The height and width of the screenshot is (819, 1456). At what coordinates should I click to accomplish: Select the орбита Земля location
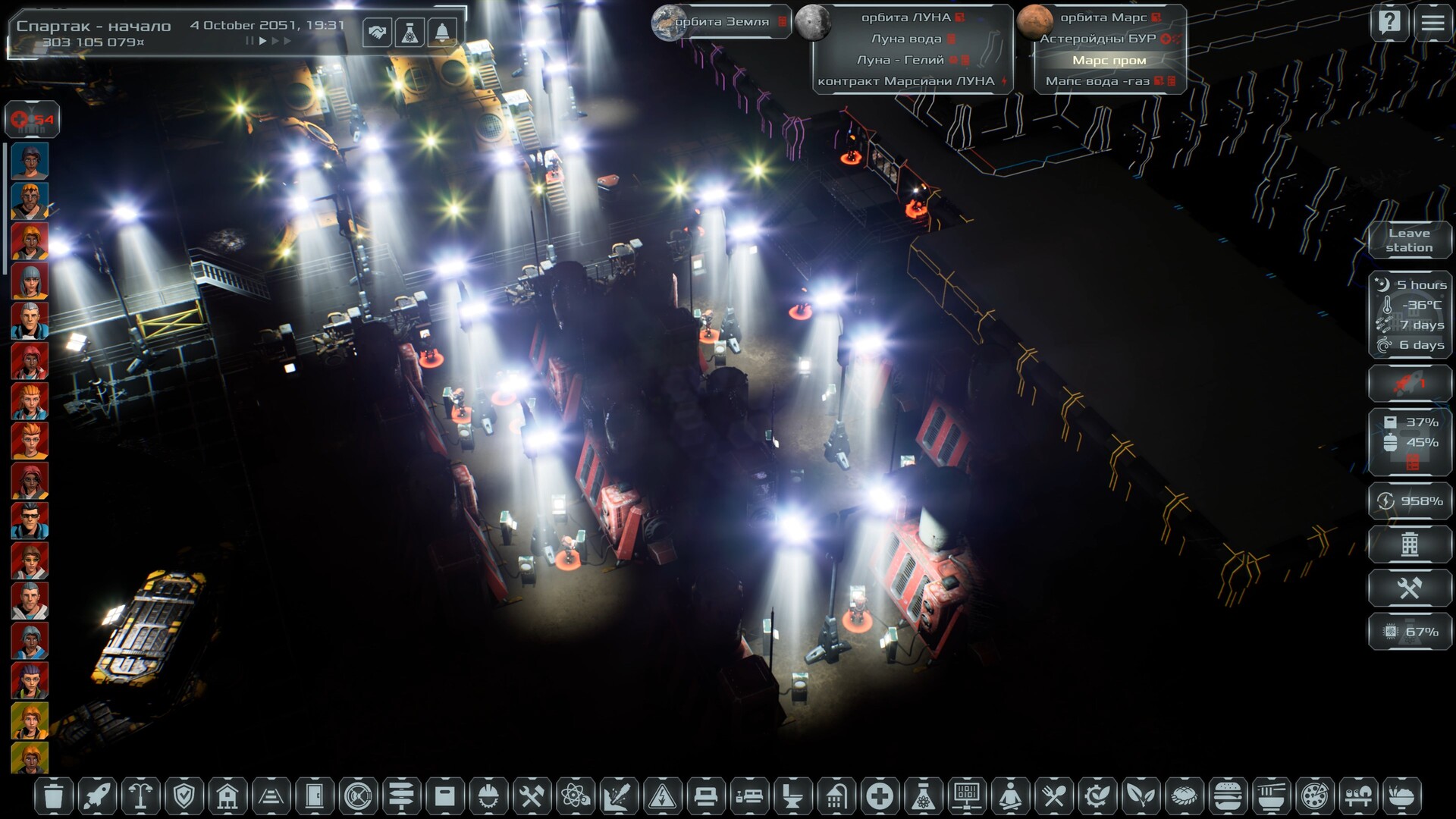[x=720, y=21]
